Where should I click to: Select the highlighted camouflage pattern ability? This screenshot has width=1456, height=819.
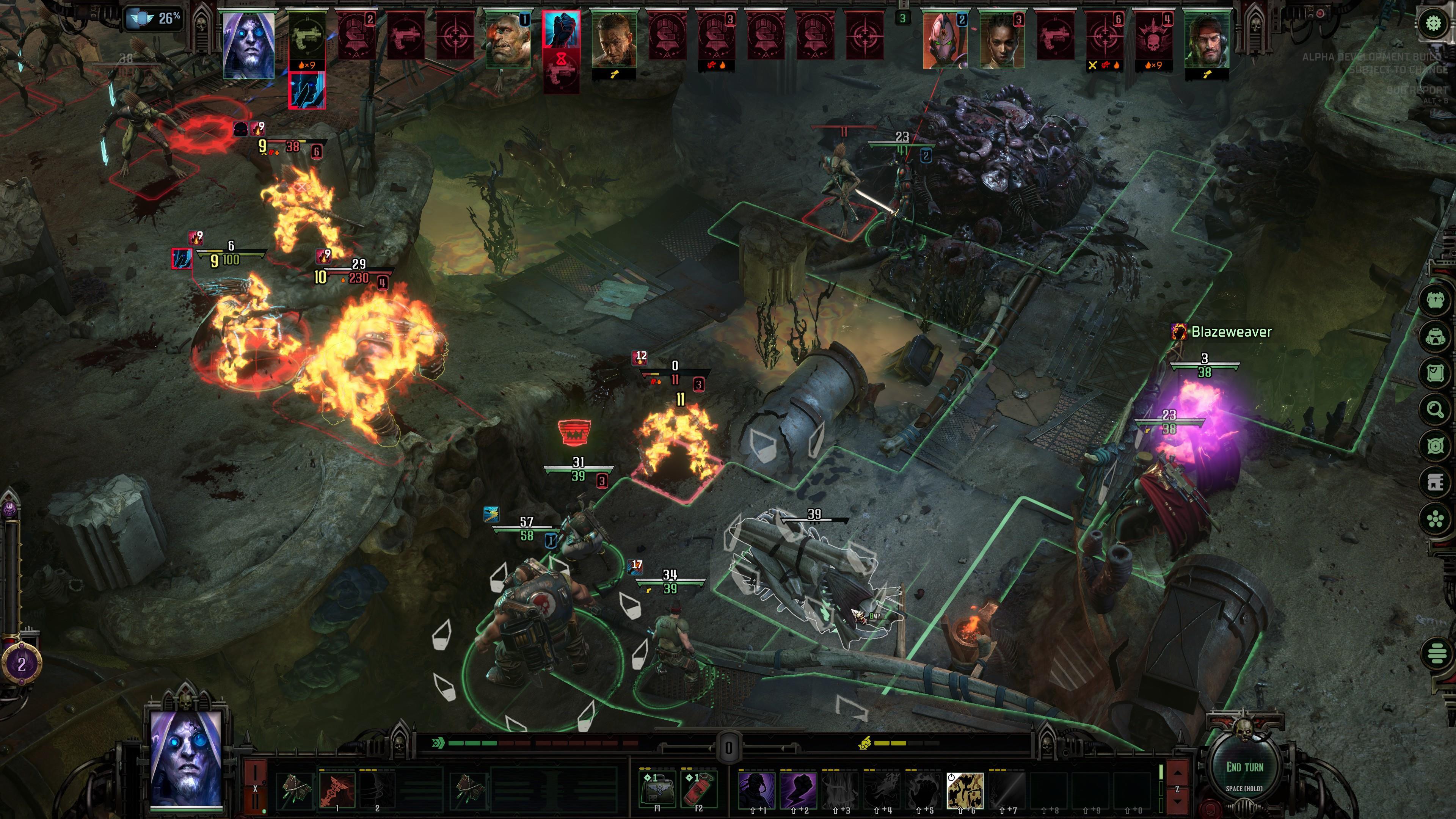(x=965, y=789)
